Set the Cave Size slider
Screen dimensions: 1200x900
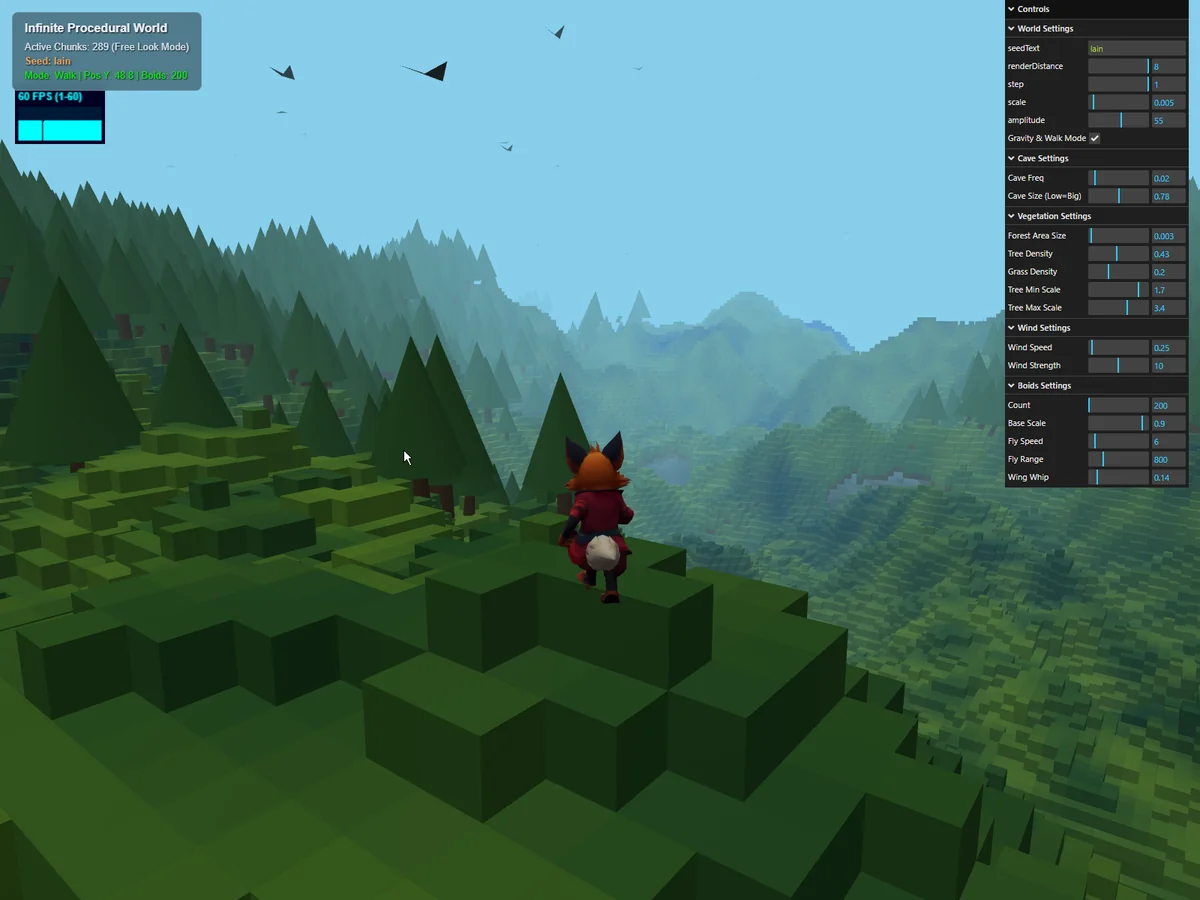[1118, 196]
